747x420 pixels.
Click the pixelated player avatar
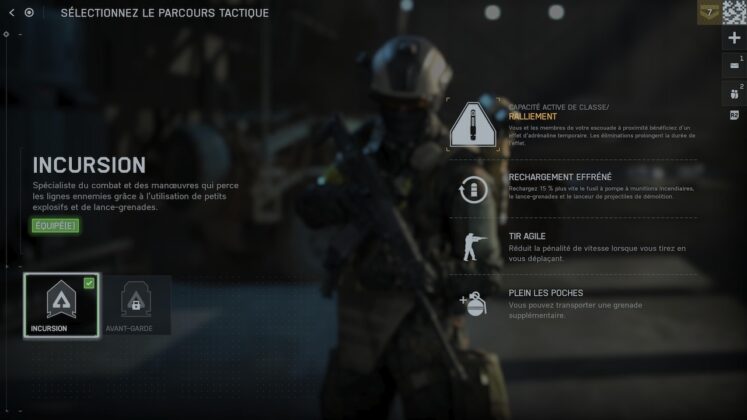coord(735,12)
